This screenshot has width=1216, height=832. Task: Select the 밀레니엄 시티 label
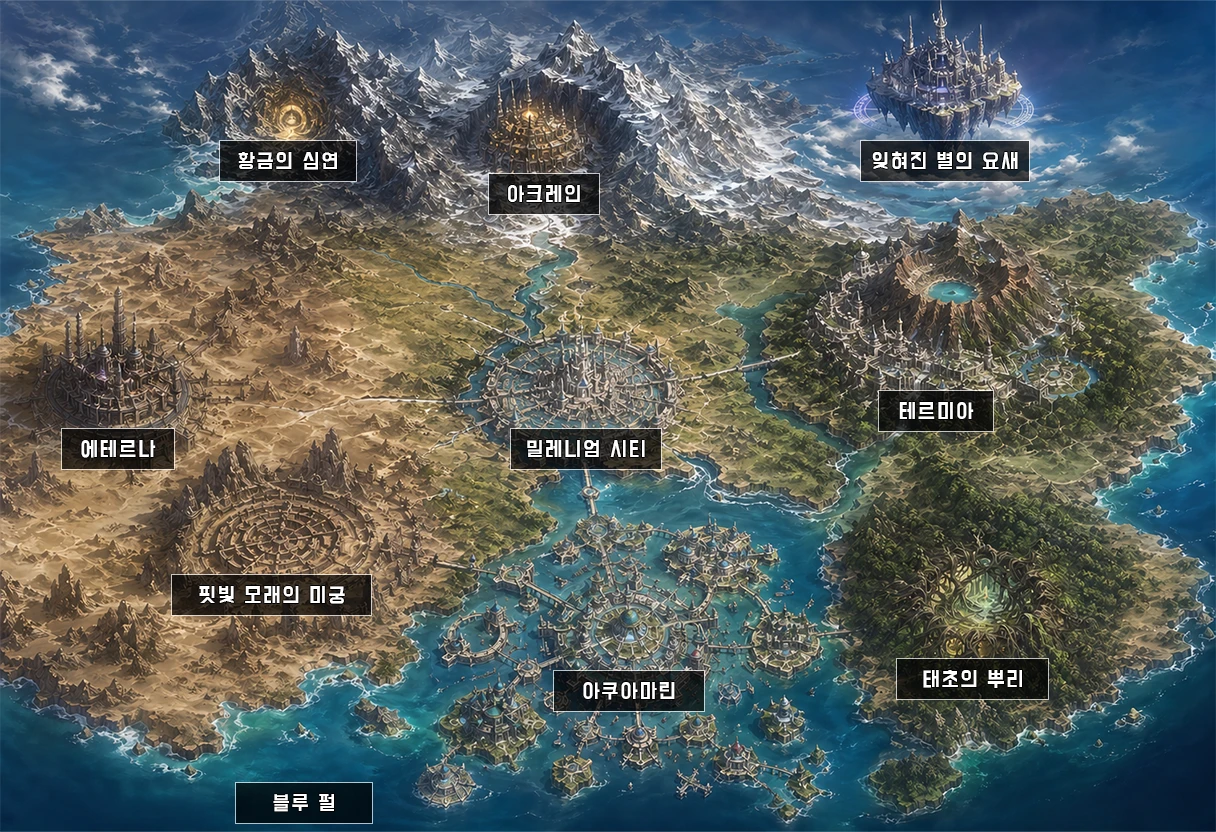585,449
